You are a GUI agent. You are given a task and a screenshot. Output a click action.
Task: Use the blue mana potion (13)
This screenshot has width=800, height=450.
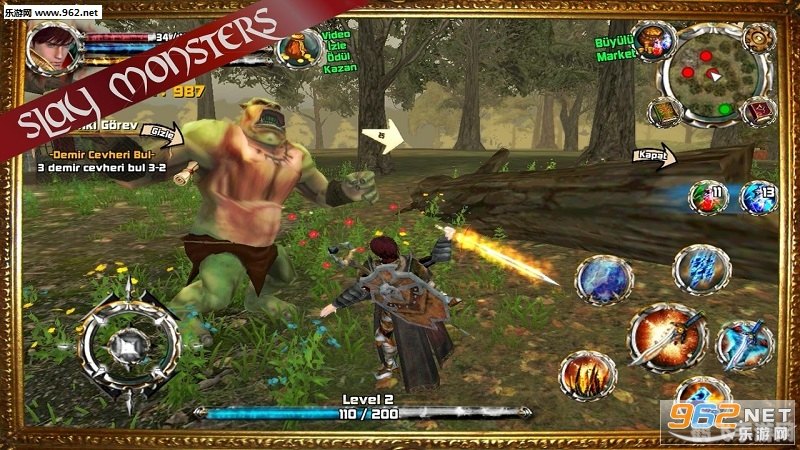click(757, 197)
